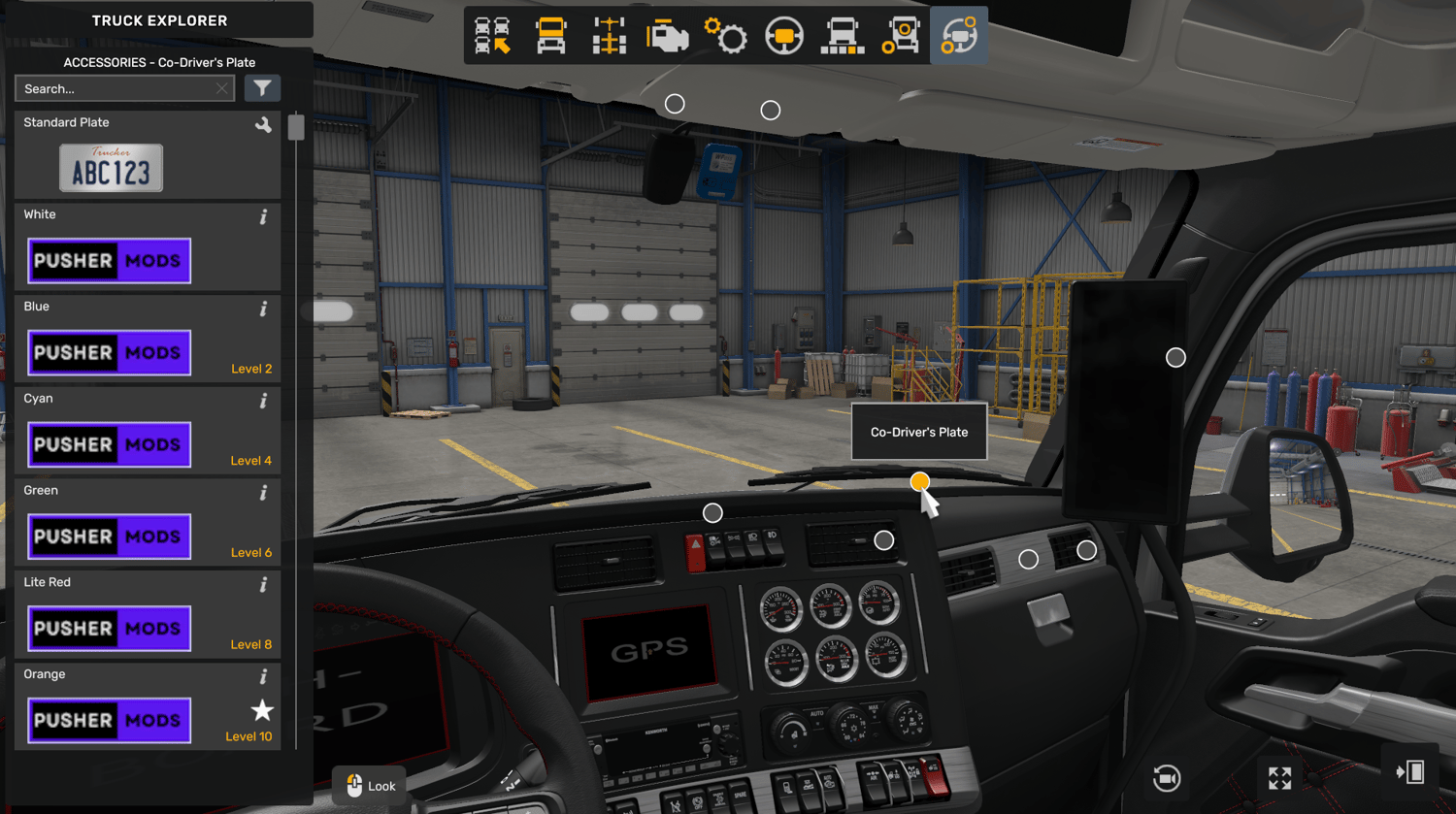
Task: Open the truck selection toolbar icon
Action: tap(493, 36)
